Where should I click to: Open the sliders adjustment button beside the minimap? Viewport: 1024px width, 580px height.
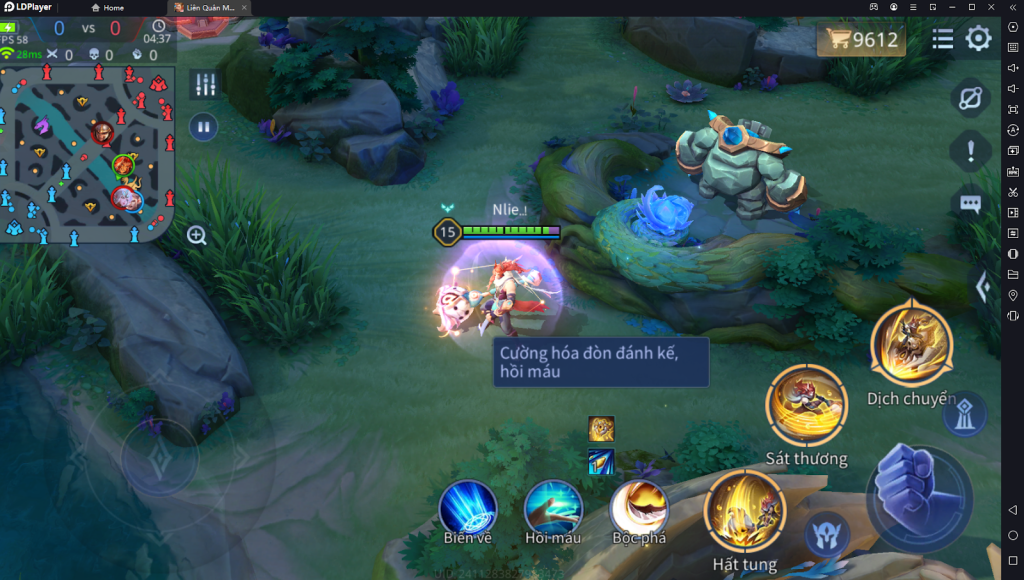point(204,85)
